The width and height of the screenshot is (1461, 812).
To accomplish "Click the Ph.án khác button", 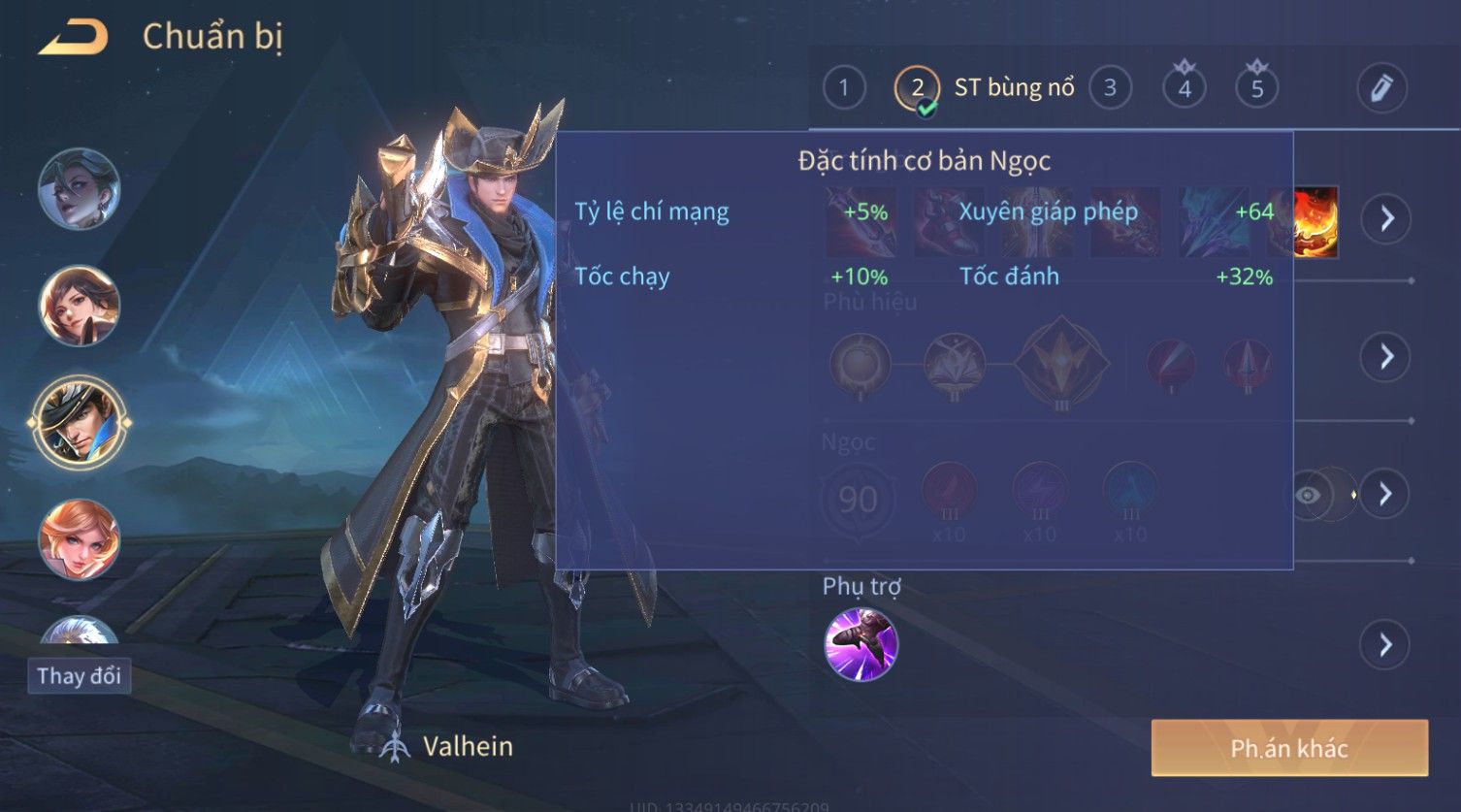I will point(1289,748).
